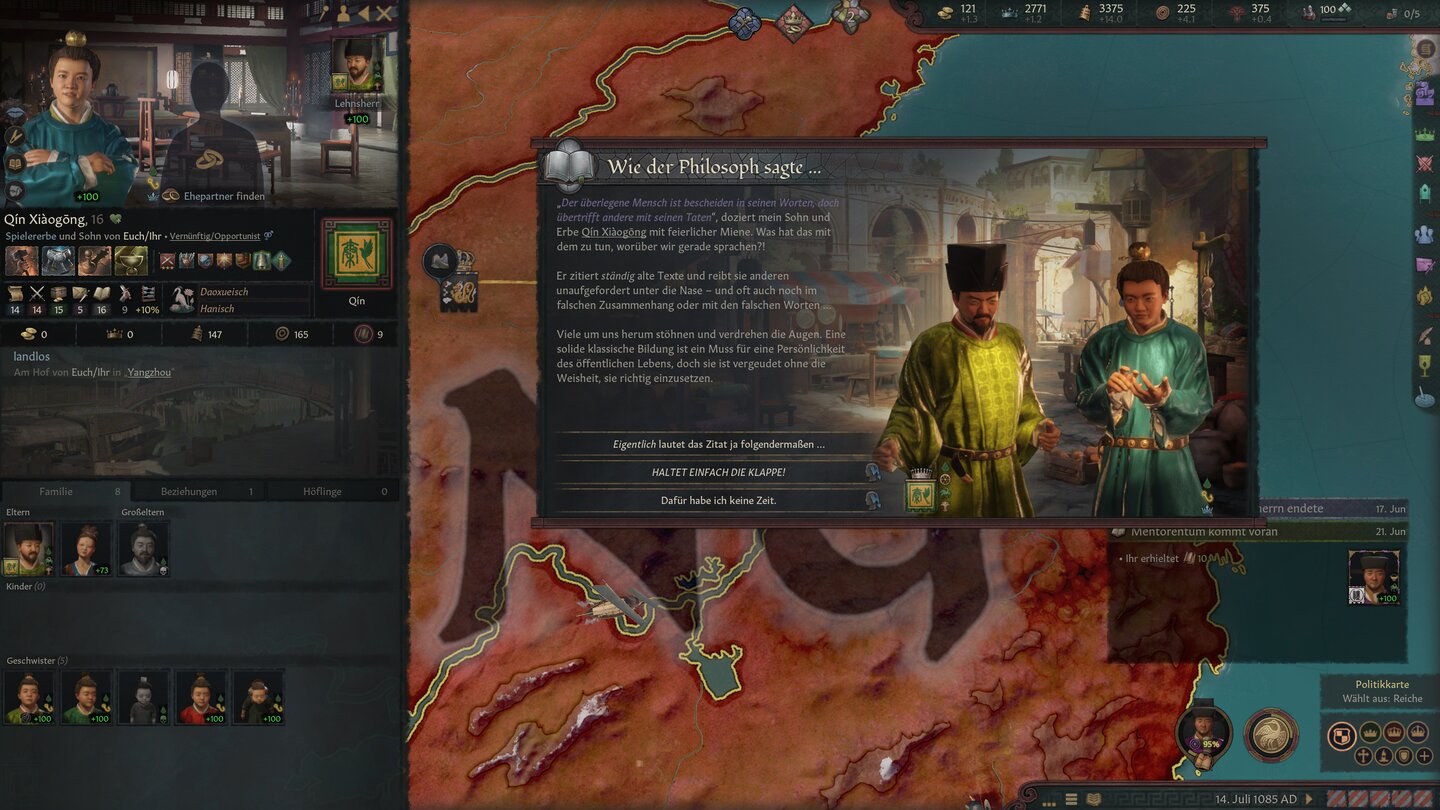The width and height of the screenshot is (1440, 810).
Task: Open the religion map mode icon
Action: click(x=1363, y=756)
